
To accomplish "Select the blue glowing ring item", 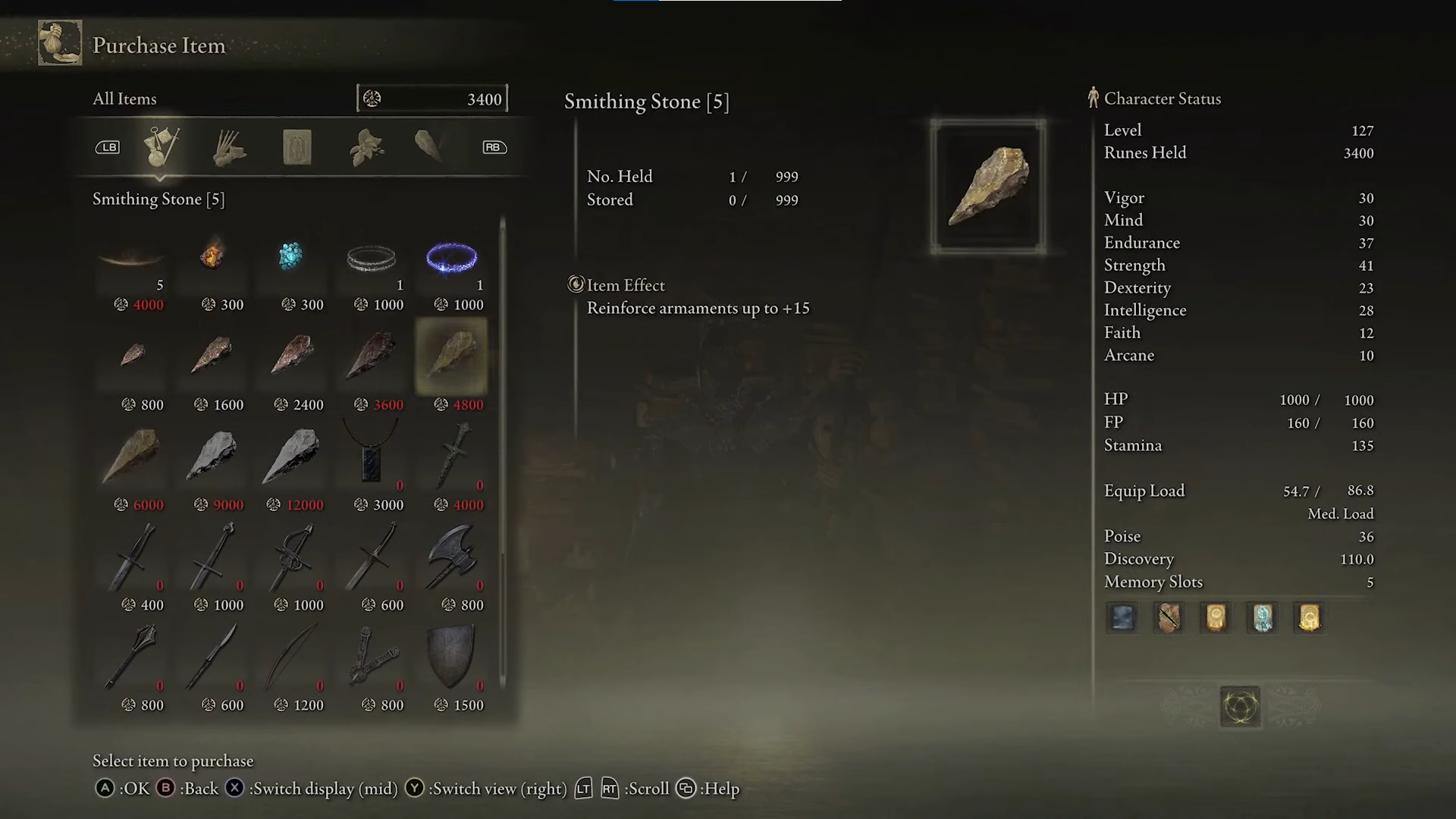I will coord(452,259).
